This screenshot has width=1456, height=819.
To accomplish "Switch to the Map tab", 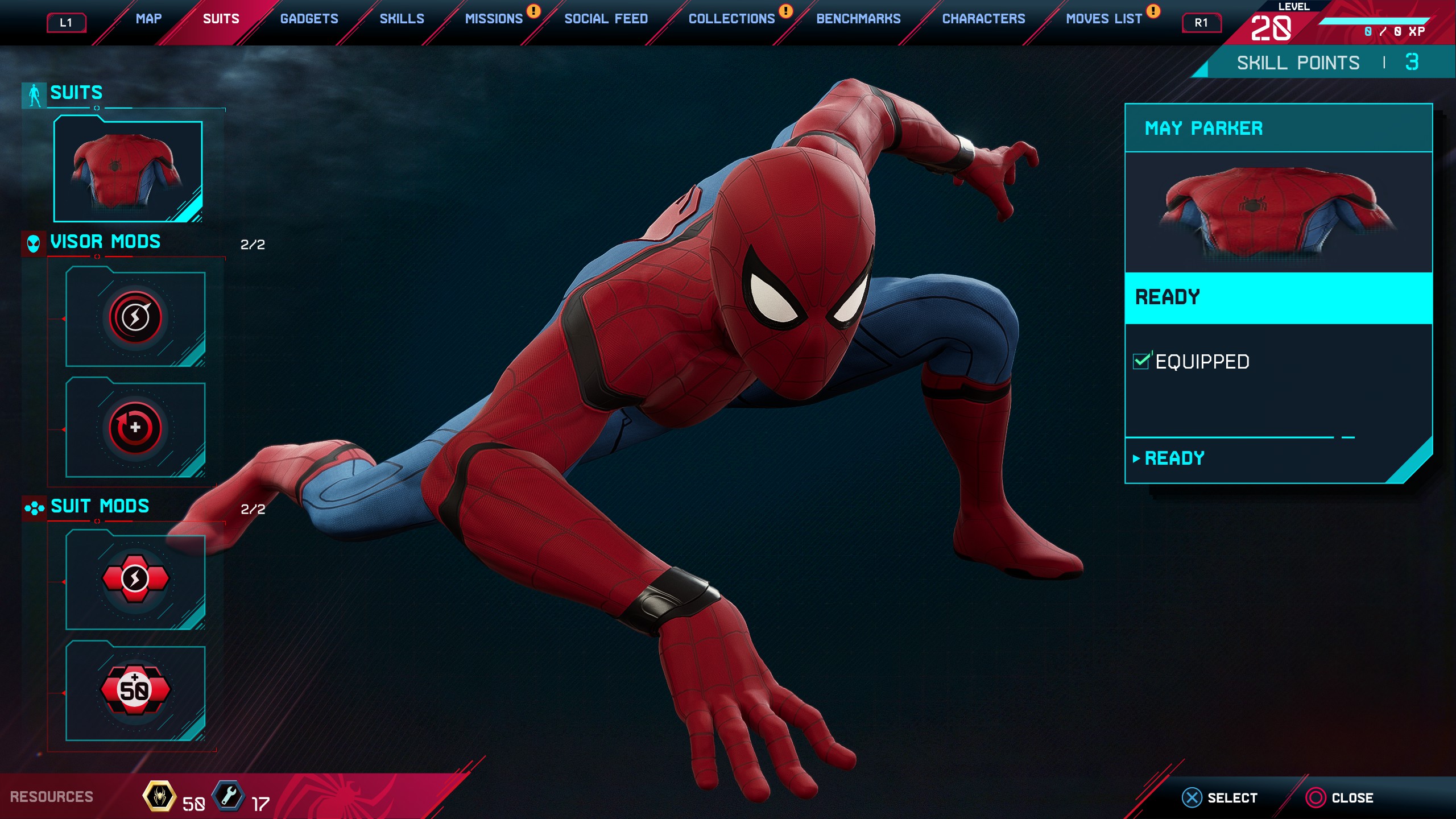I will coord(148,19).
